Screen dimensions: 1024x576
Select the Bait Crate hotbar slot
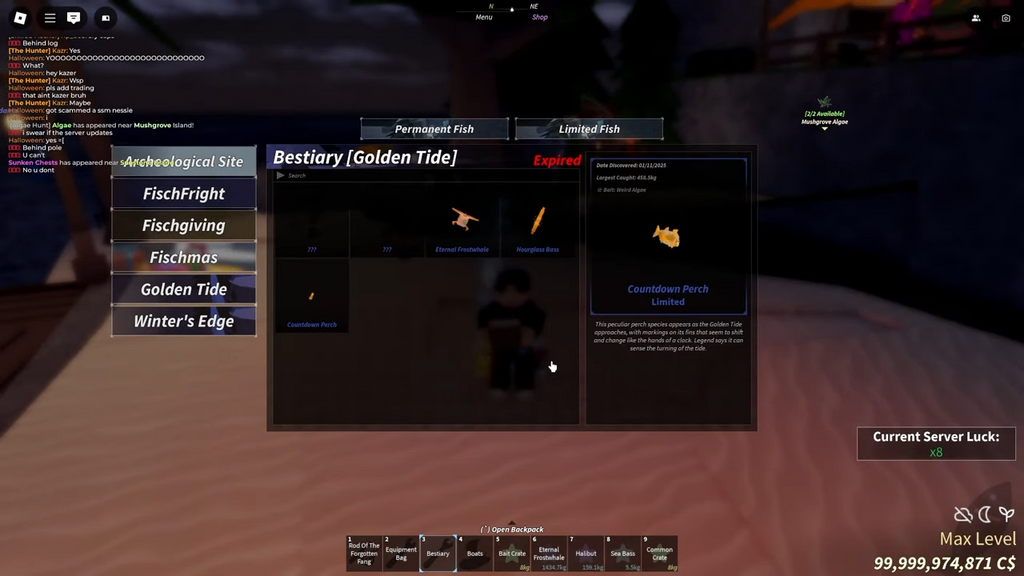click(512, 553)
